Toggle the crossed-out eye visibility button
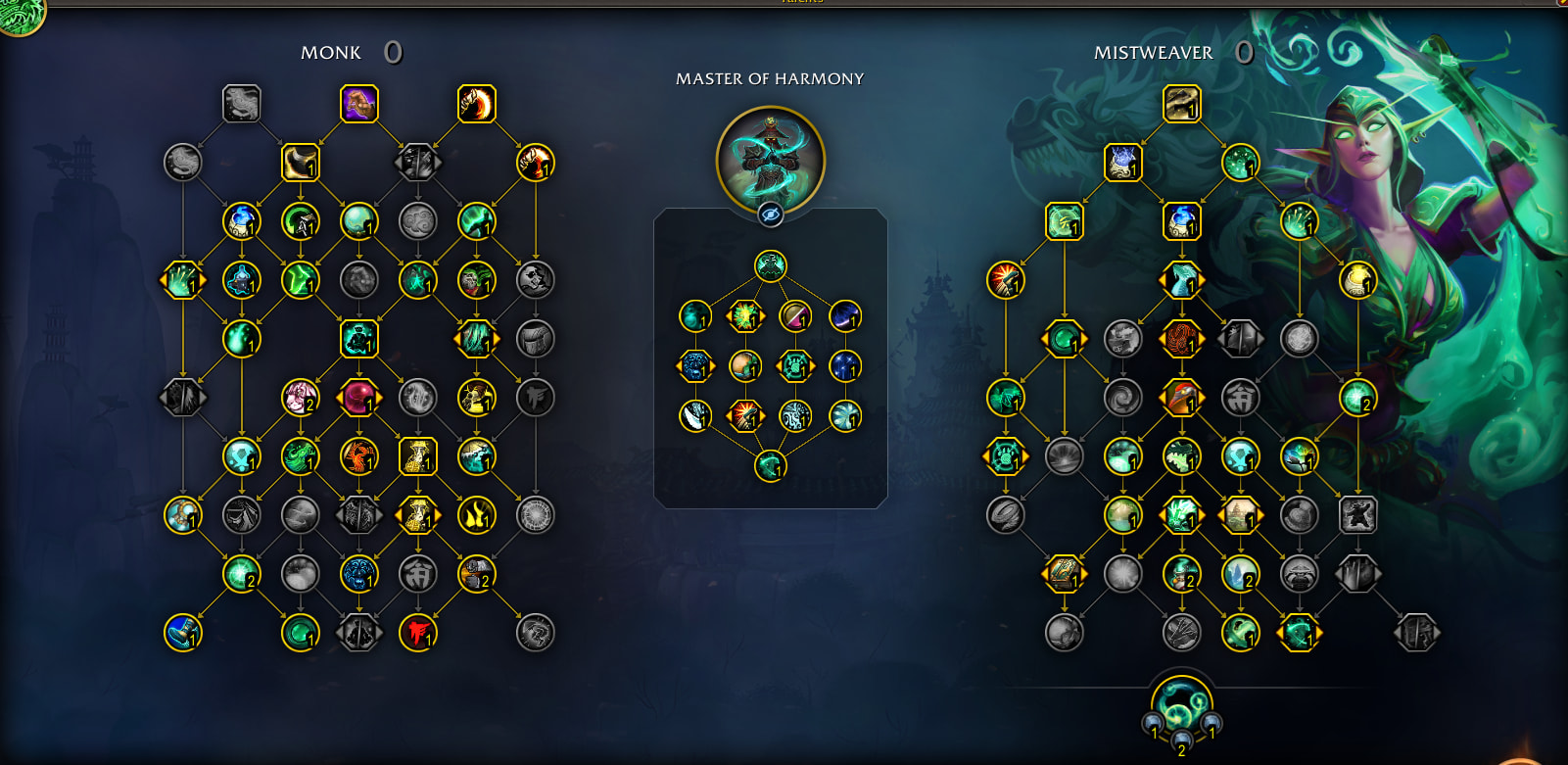The image size is (1568, 765). (x=771, y=215)
